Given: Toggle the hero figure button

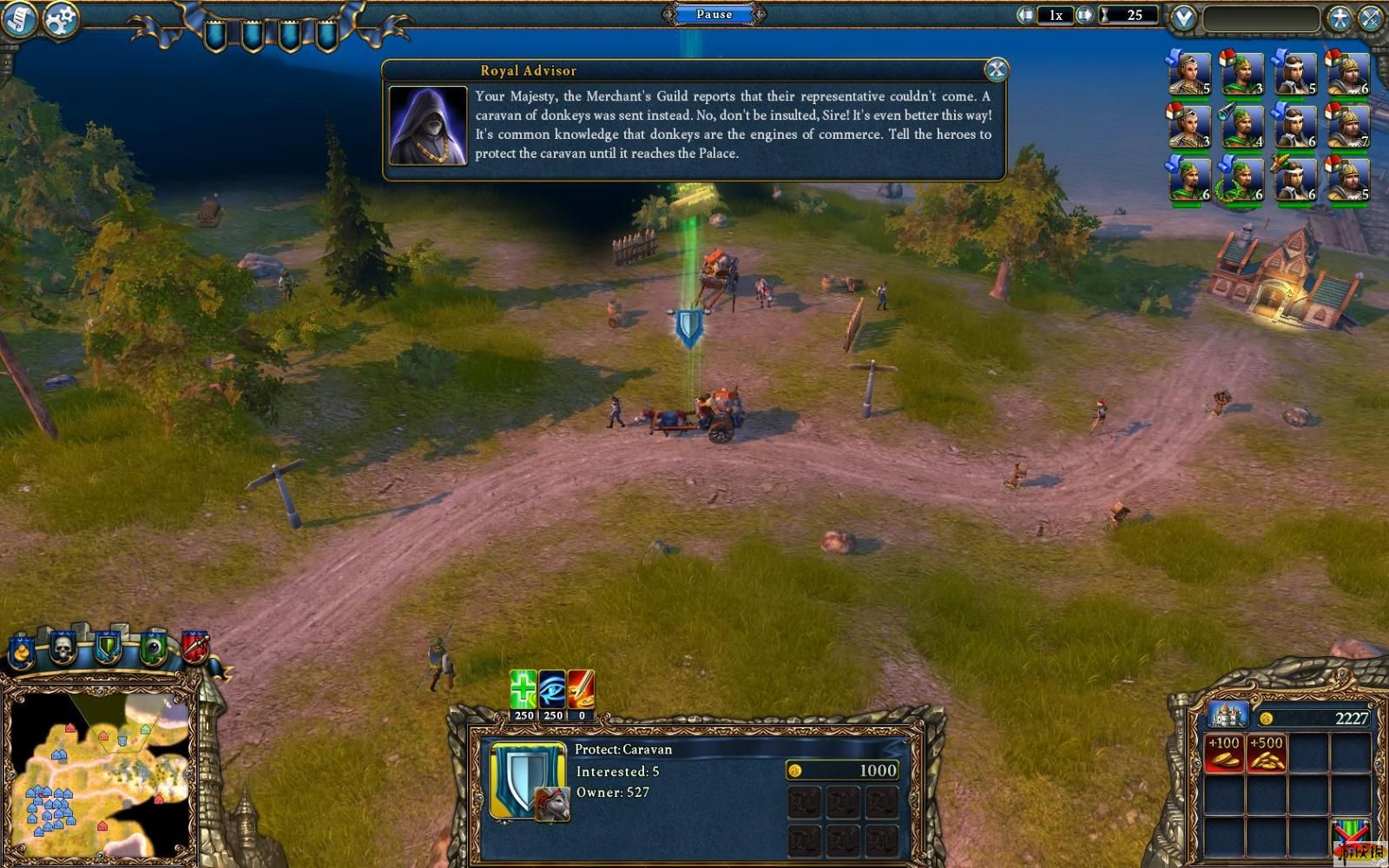Looking at the screenshot, I should [x=1340, y=18].
